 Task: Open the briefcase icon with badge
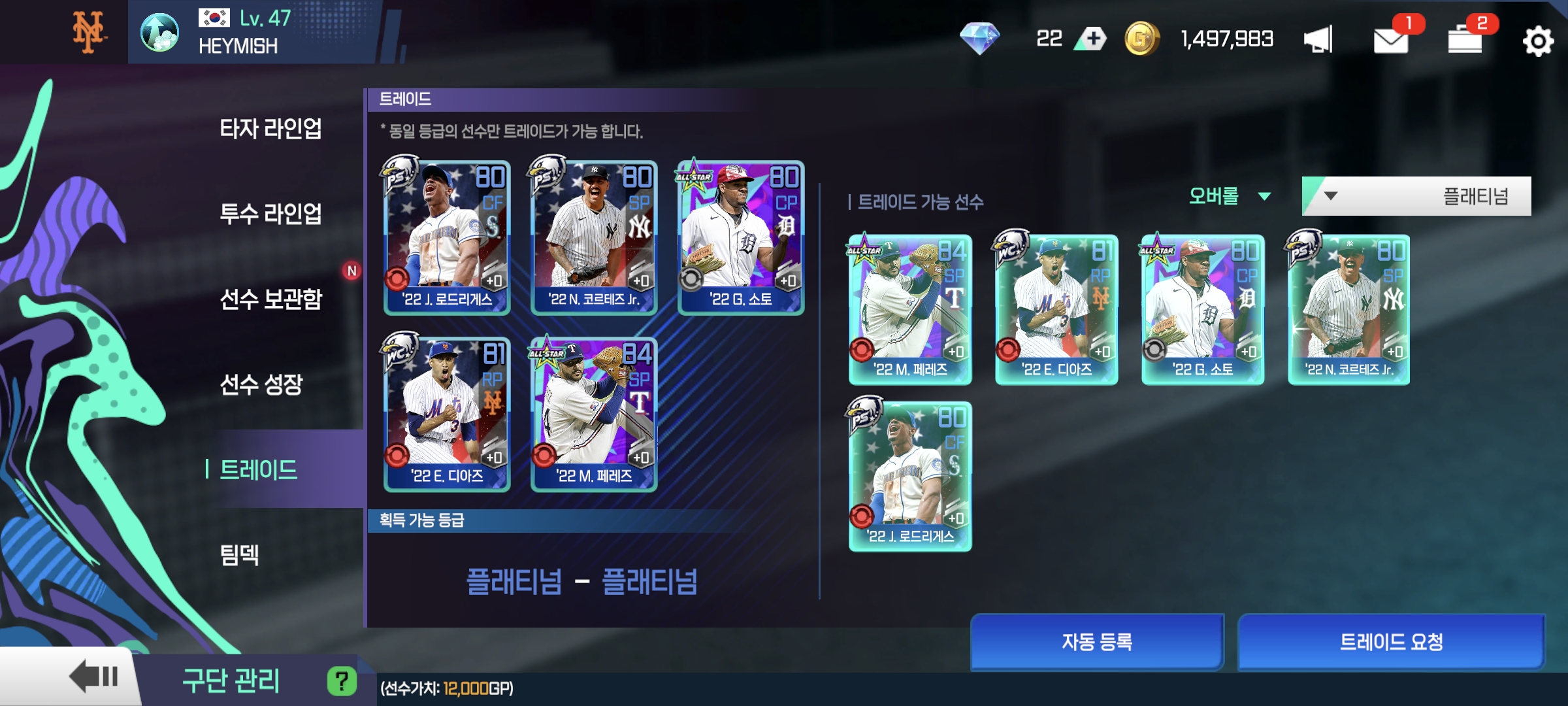pyautogui.click(x=1465, y=41)
